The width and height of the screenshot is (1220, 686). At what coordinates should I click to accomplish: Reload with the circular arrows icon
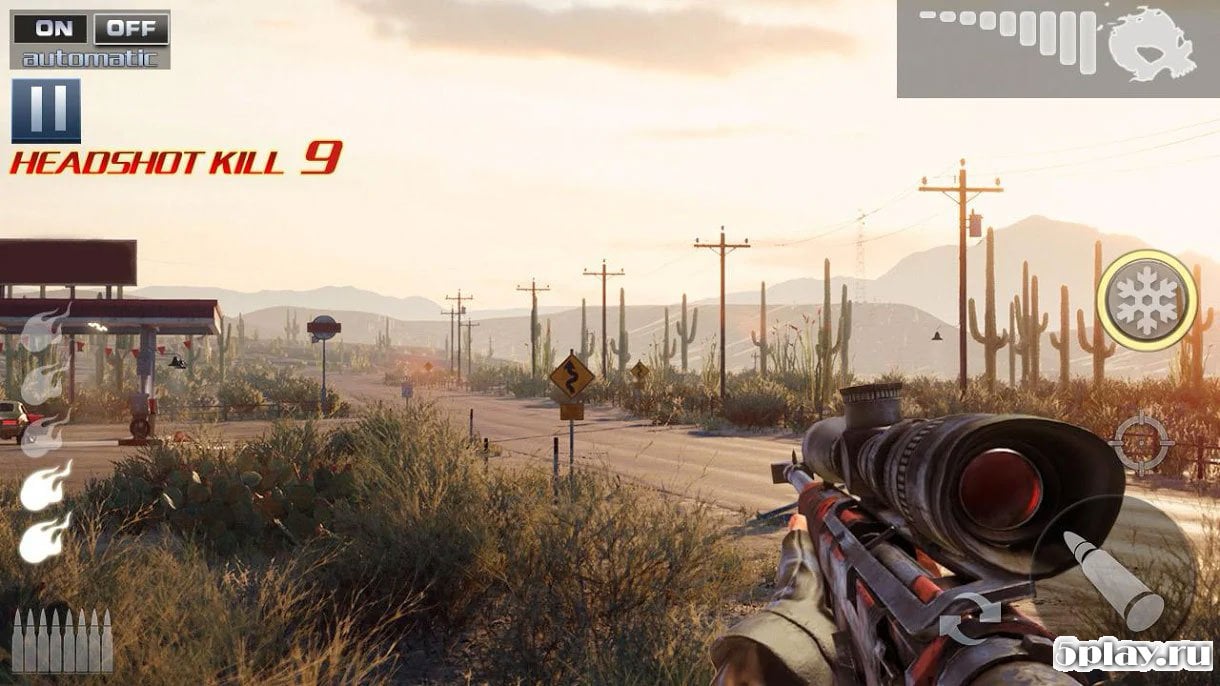coord(969,617)
